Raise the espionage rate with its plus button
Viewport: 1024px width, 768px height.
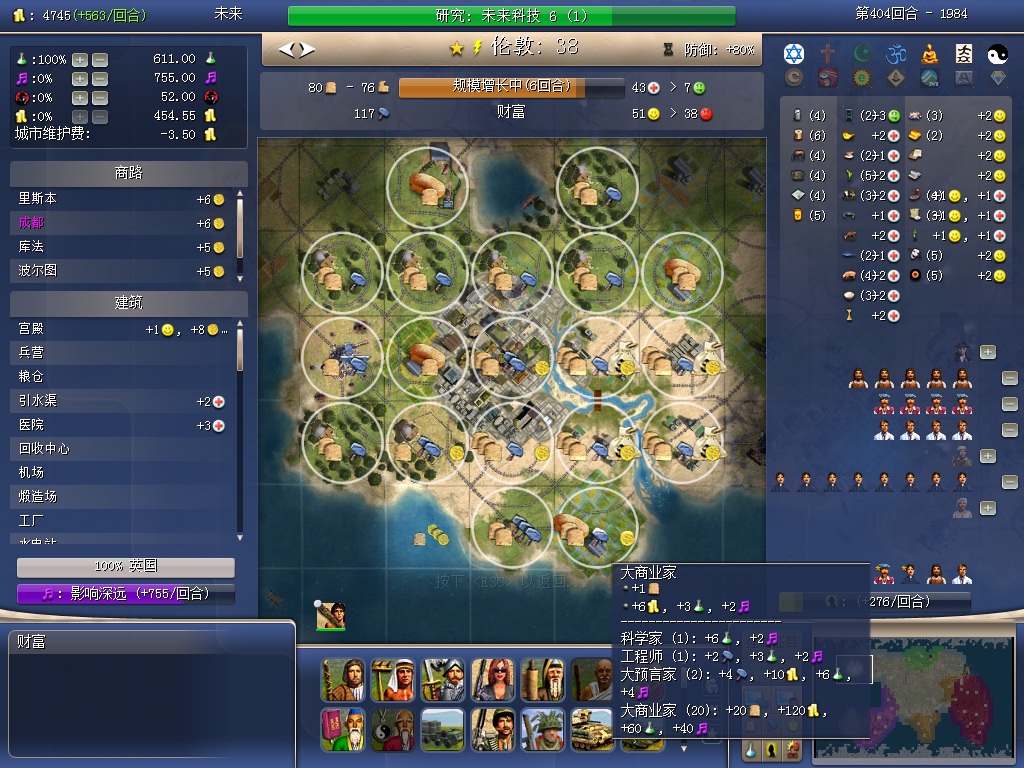[x=80, y=97]
